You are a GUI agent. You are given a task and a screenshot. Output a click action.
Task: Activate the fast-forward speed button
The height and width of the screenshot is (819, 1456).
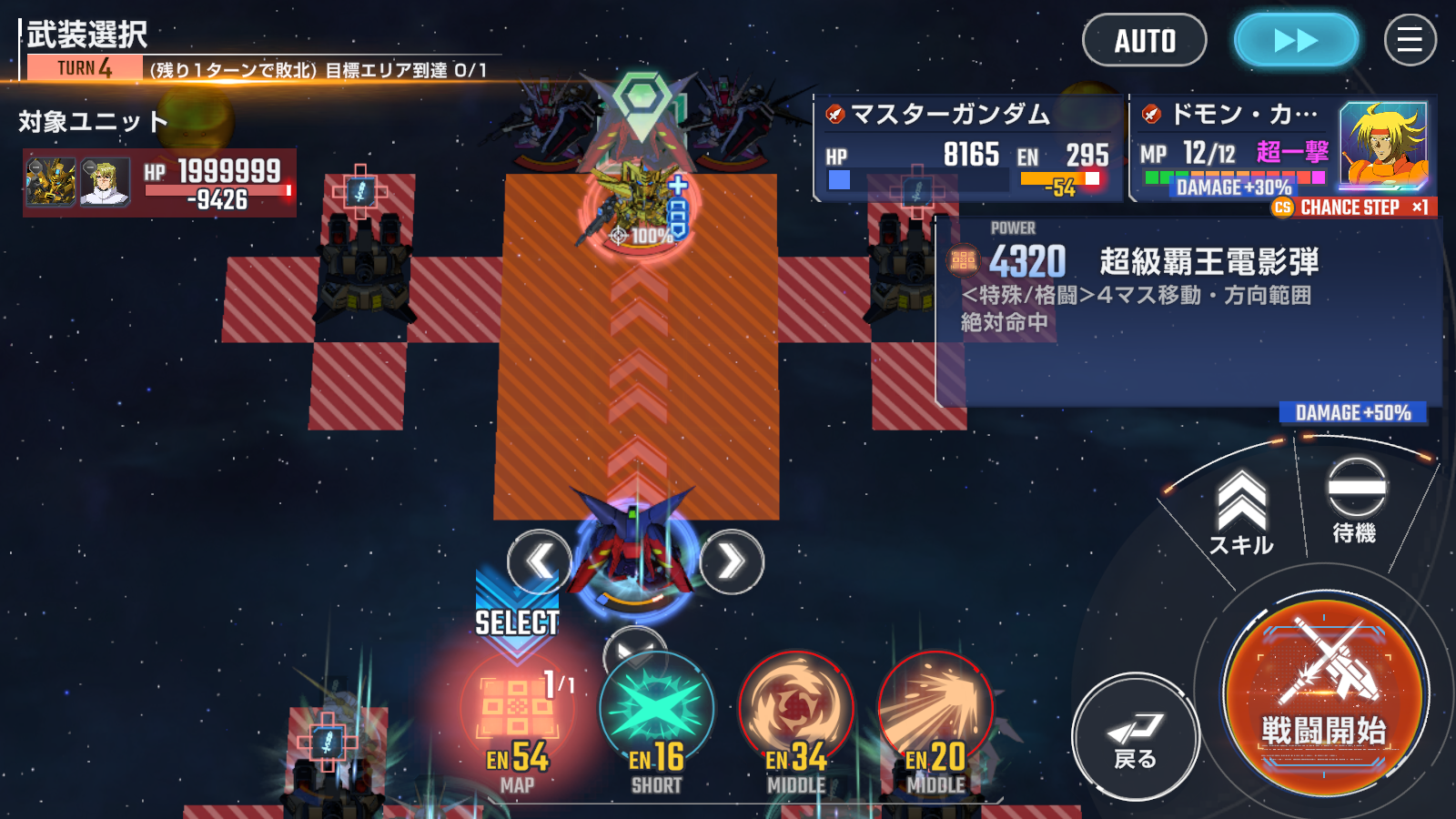pos(1296,41)
